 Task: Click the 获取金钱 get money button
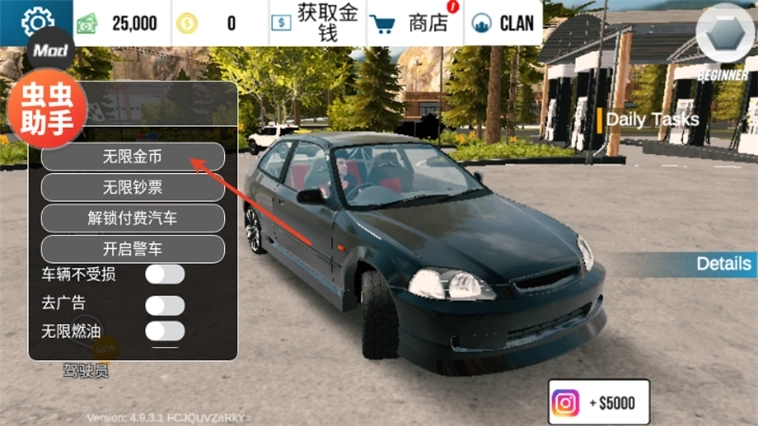tap(316, 23)
